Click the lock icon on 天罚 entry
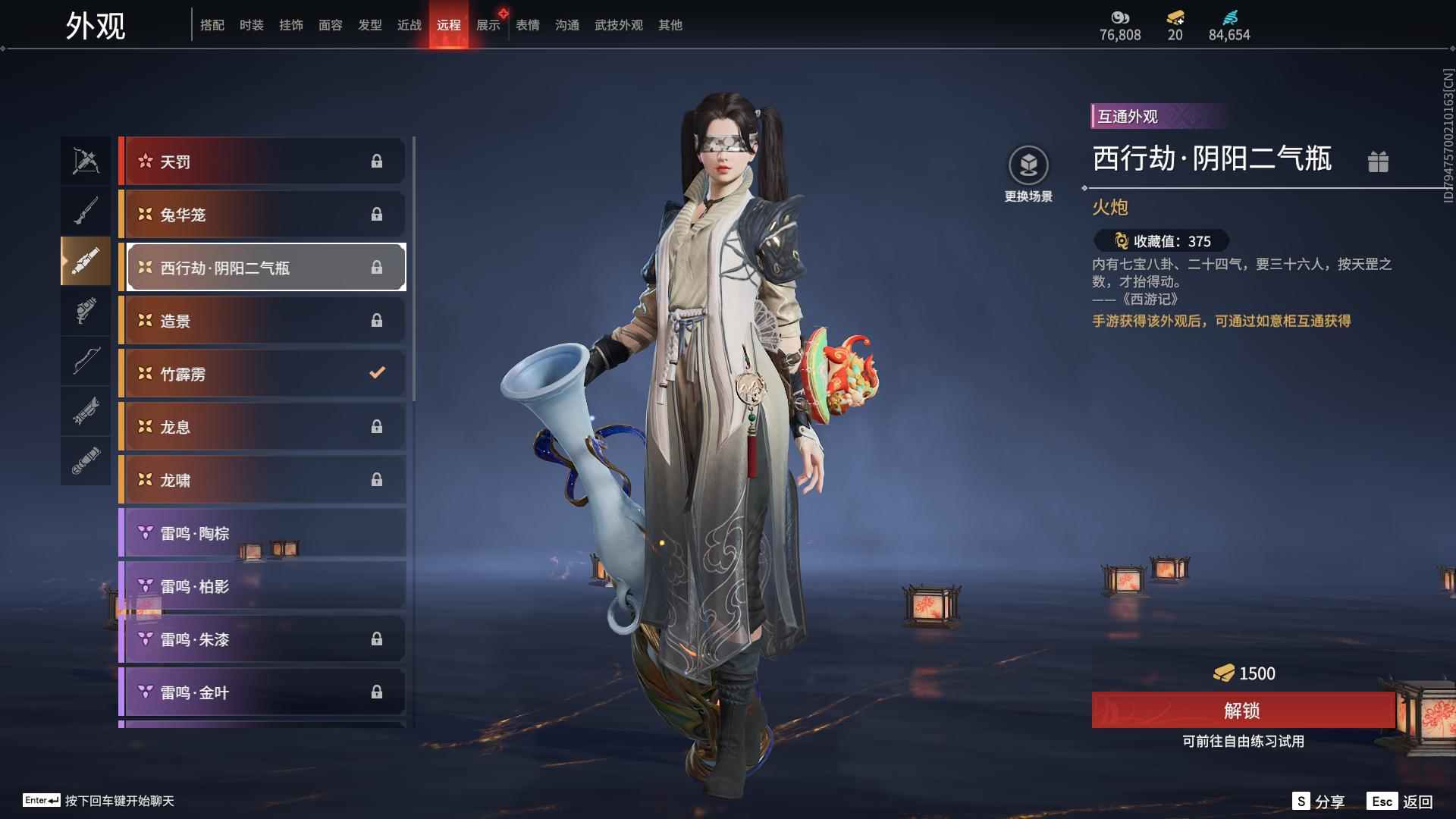 pyautogui.click(x=376, y=161)
